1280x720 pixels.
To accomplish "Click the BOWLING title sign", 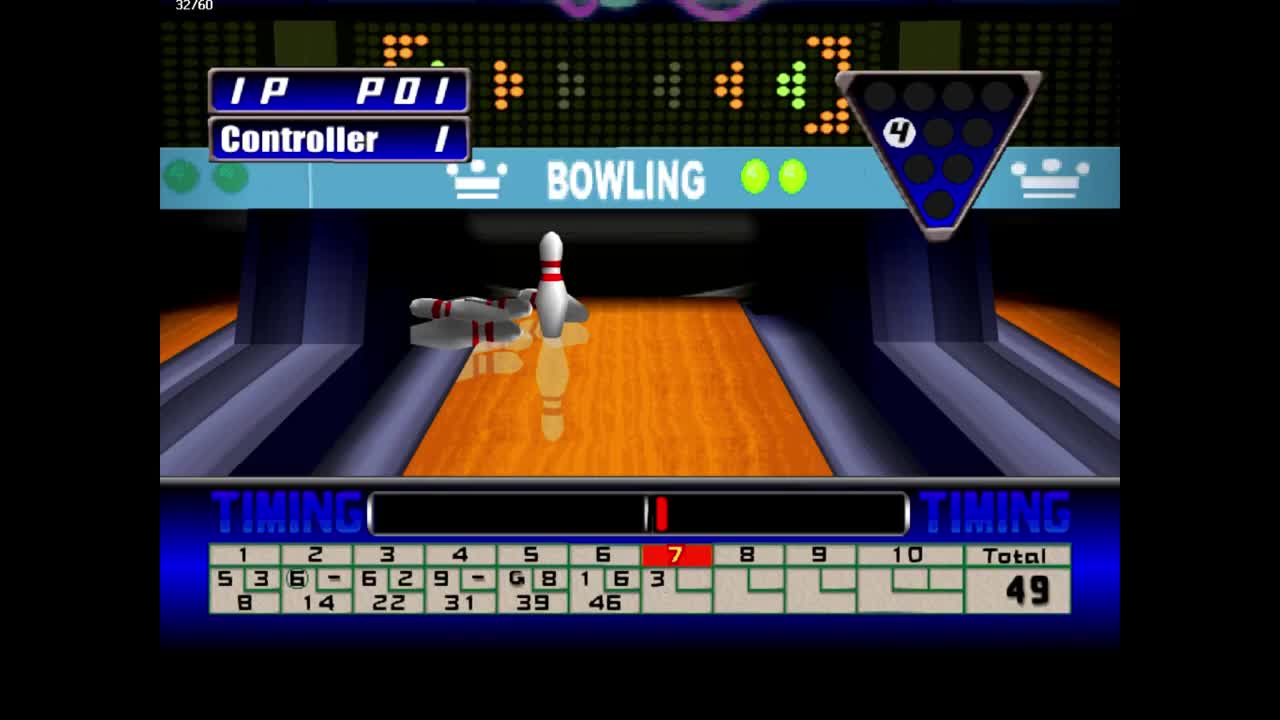I will tap(628, 181).
